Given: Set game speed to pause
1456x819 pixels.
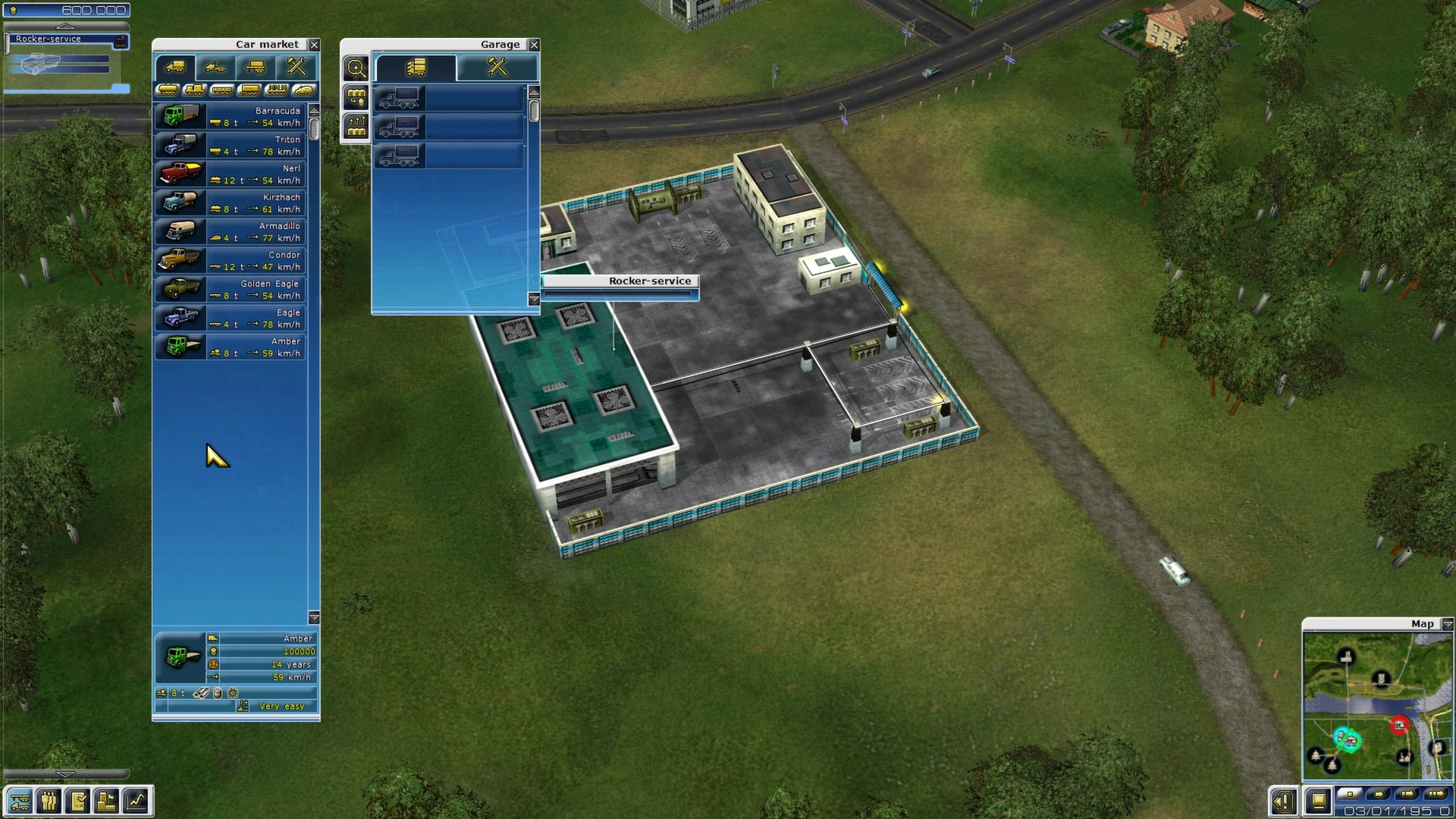Looking at the screenshot, I should (1349, 794).
